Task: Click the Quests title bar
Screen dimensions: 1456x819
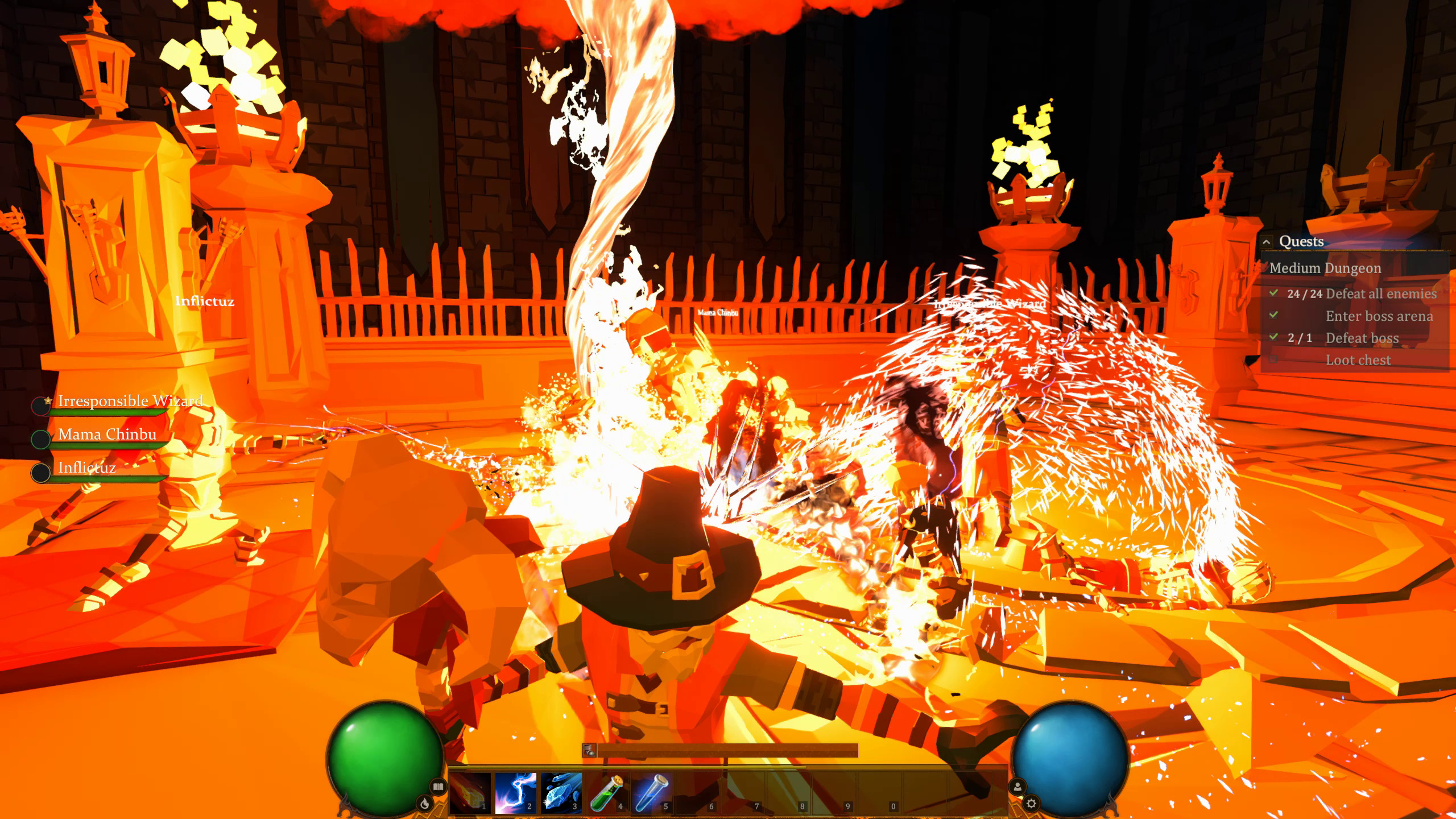Action: click(1301, 241)
